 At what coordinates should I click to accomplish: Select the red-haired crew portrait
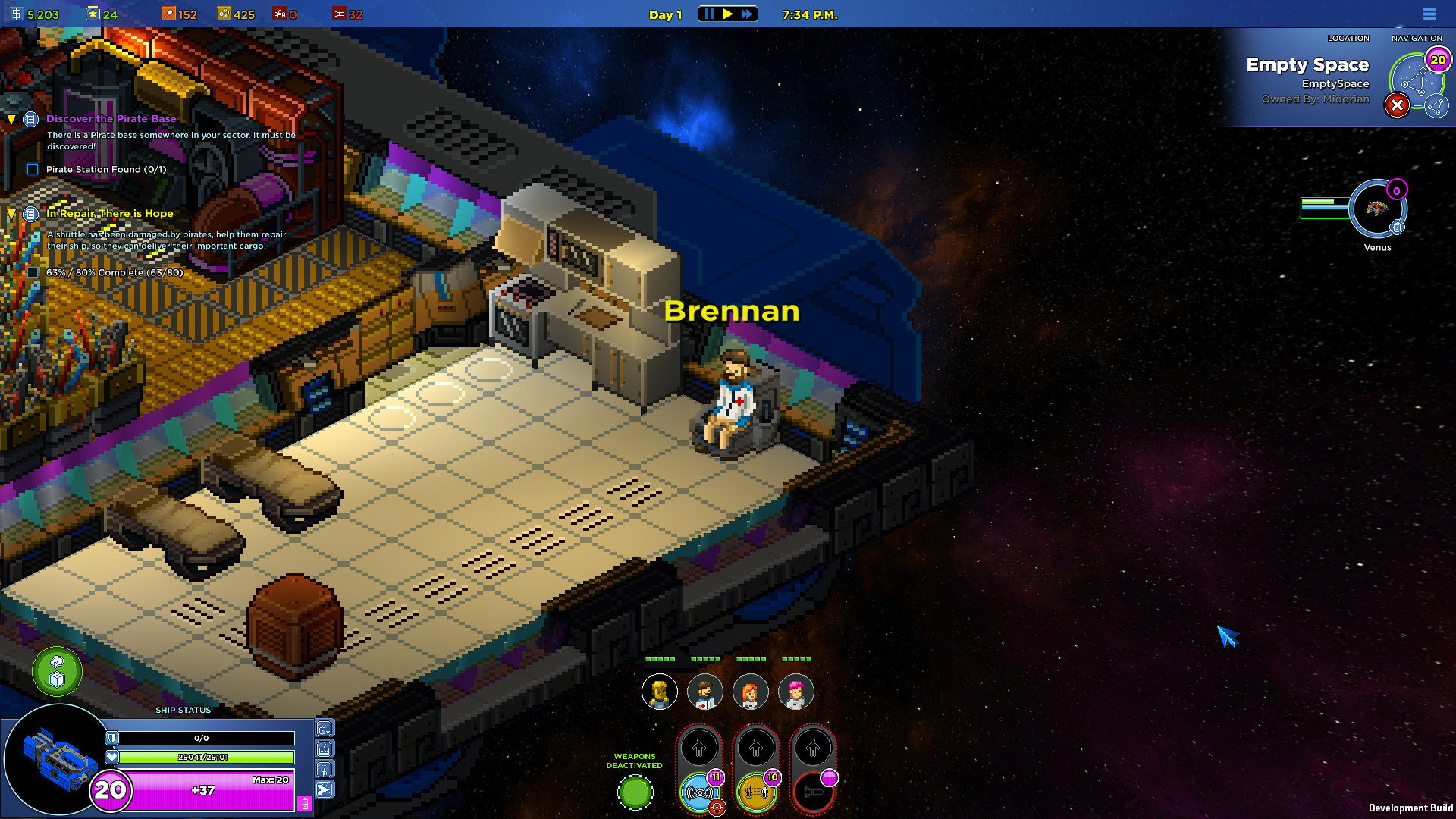[750, 692]
